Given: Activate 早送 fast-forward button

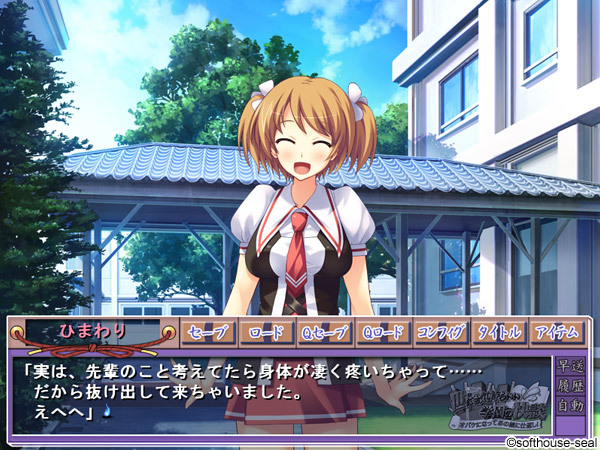Looking at the screenshot, I should tap(571, 365).
